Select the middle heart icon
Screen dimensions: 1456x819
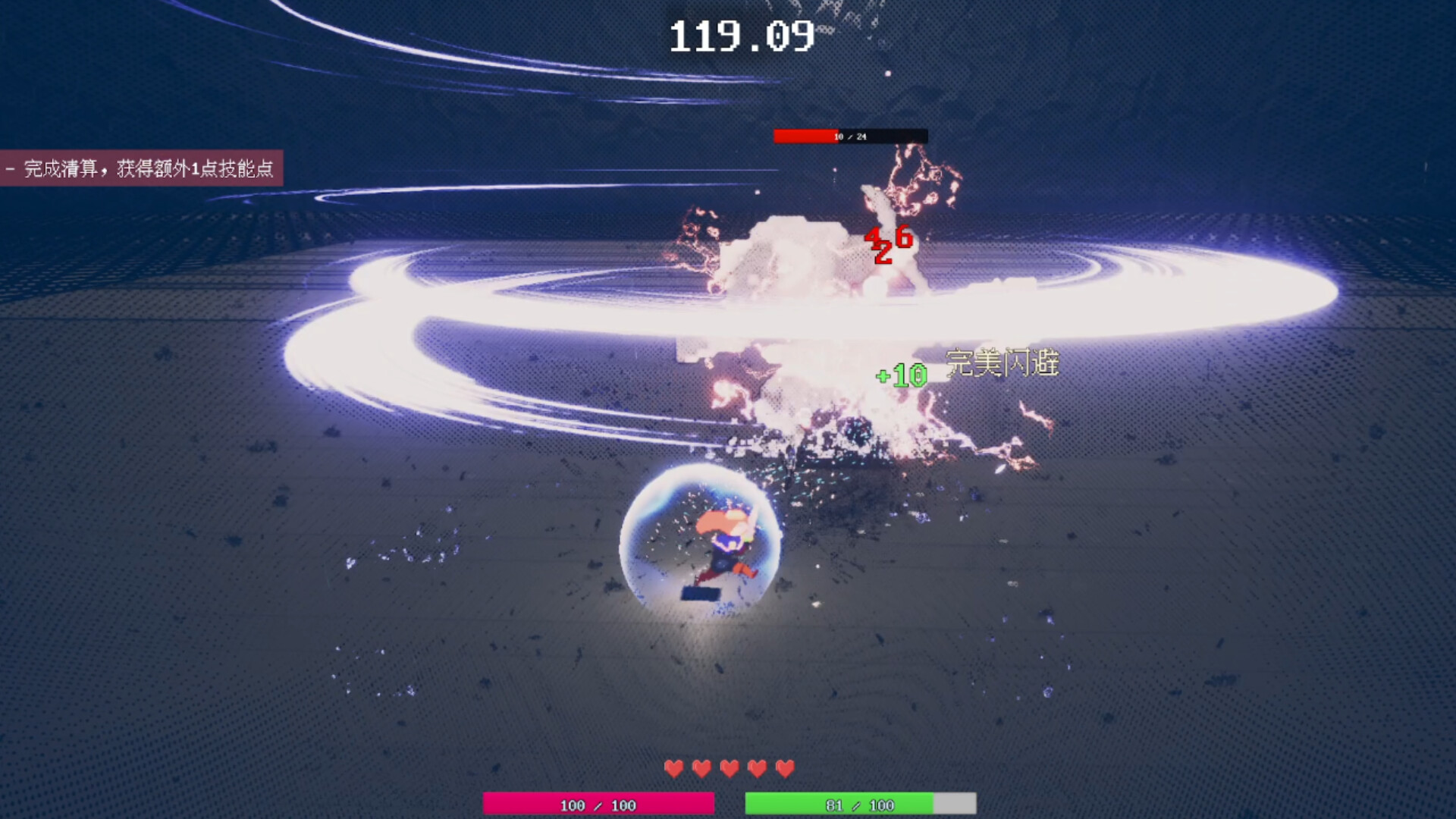(730, 768)
